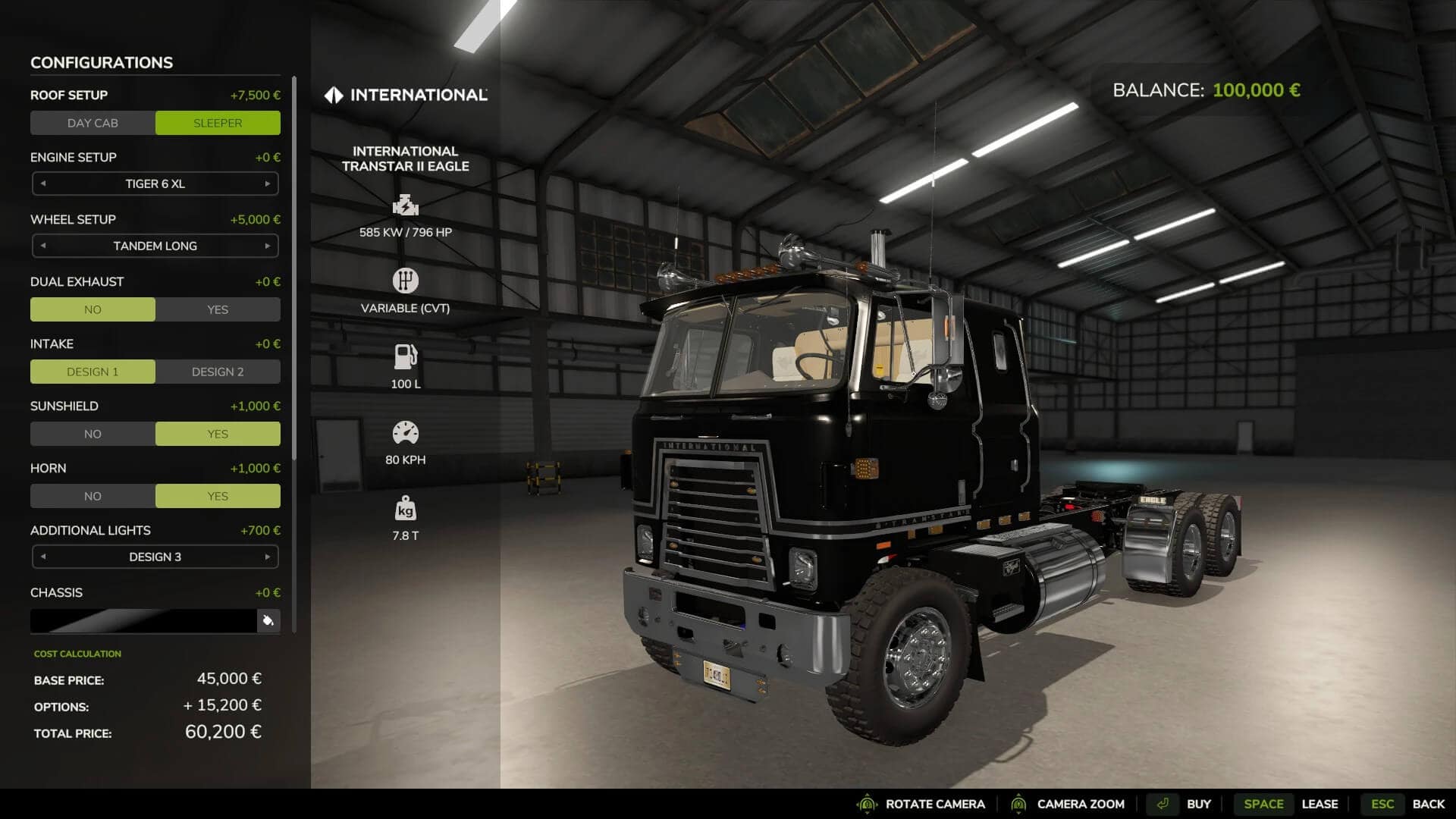
Task: Choose the Sleeper roof option
Action: (x=218, y=123)
